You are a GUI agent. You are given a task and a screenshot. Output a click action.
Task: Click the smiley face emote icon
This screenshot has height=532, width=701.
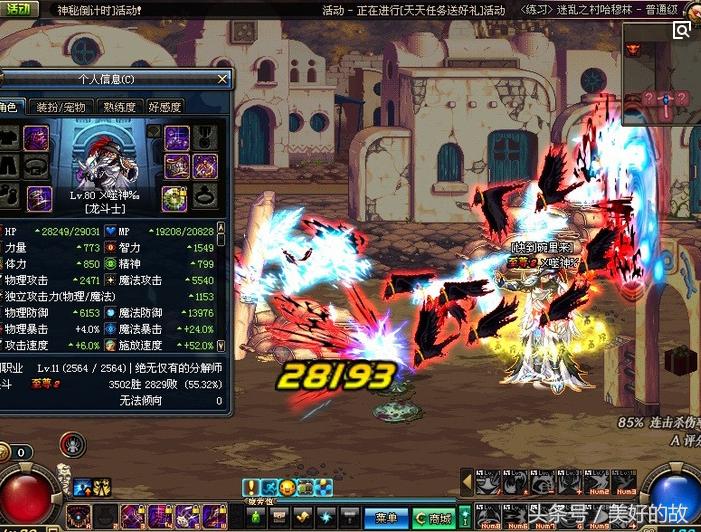click(286, 487)
